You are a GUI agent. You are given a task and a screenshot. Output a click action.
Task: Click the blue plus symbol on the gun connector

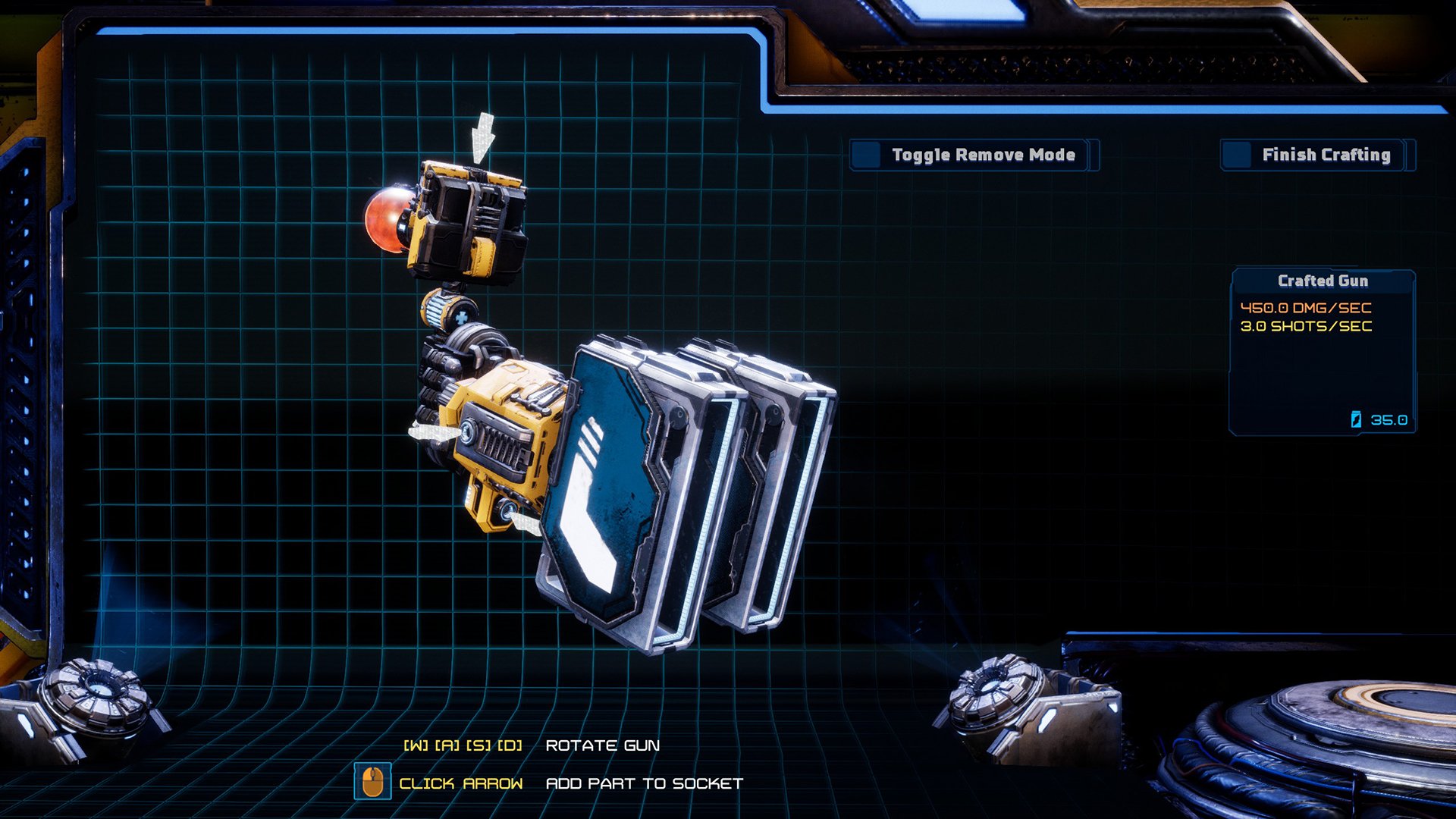coord(462,317)
